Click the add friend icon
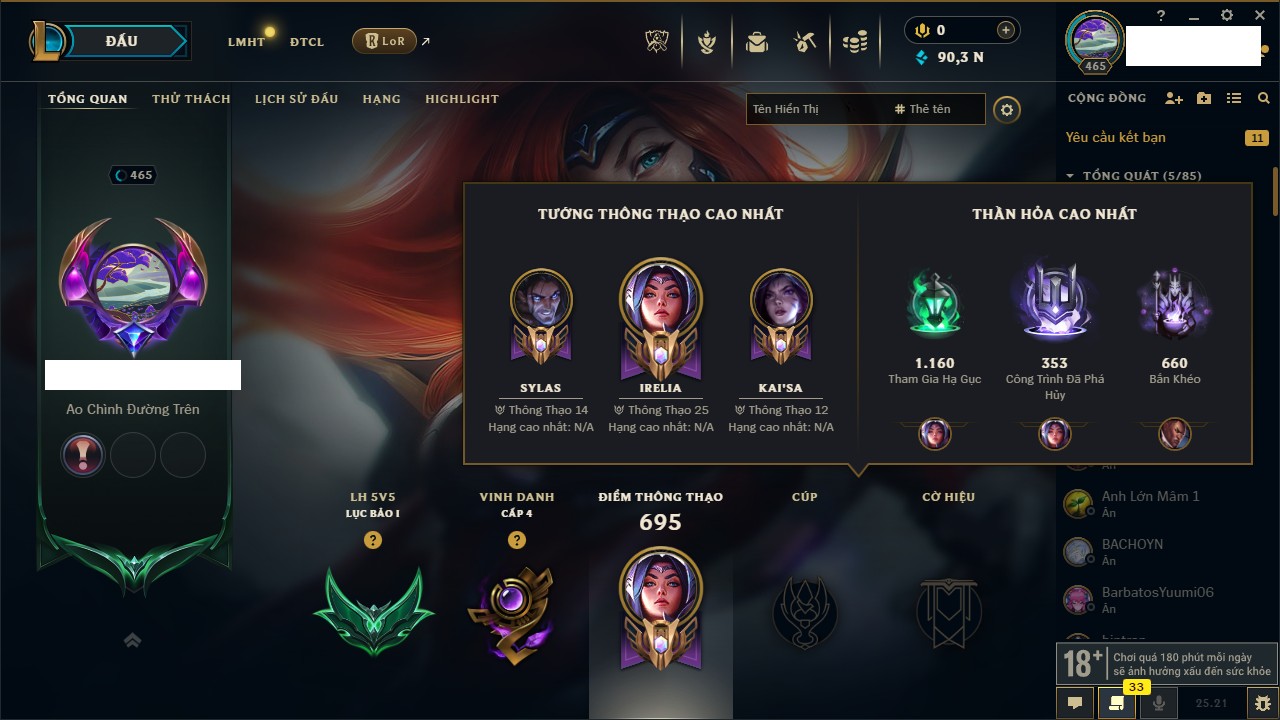Image resolution: width=1280 pixels, height=720 pixels. click(x=1174, y=98)
